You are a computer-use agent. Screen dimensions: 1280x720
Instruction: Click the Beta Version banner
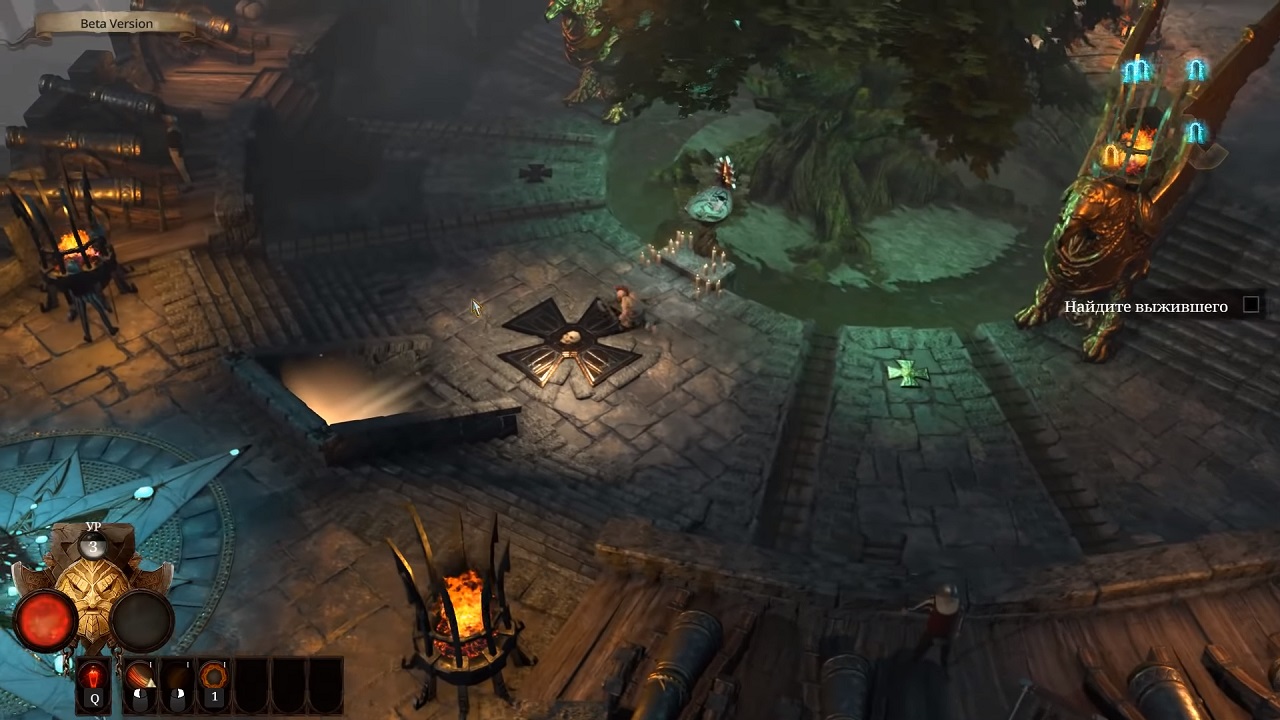116,23
